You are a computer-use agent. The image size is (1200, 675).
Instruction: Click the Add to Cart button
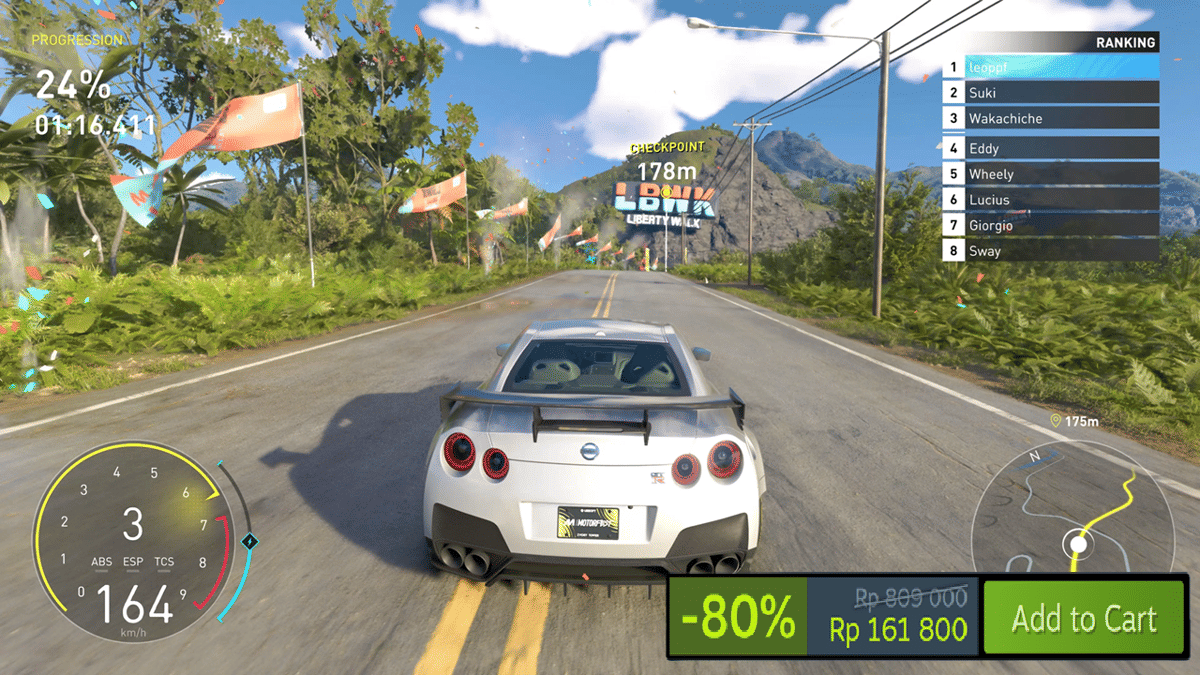tap(1083, 619)
